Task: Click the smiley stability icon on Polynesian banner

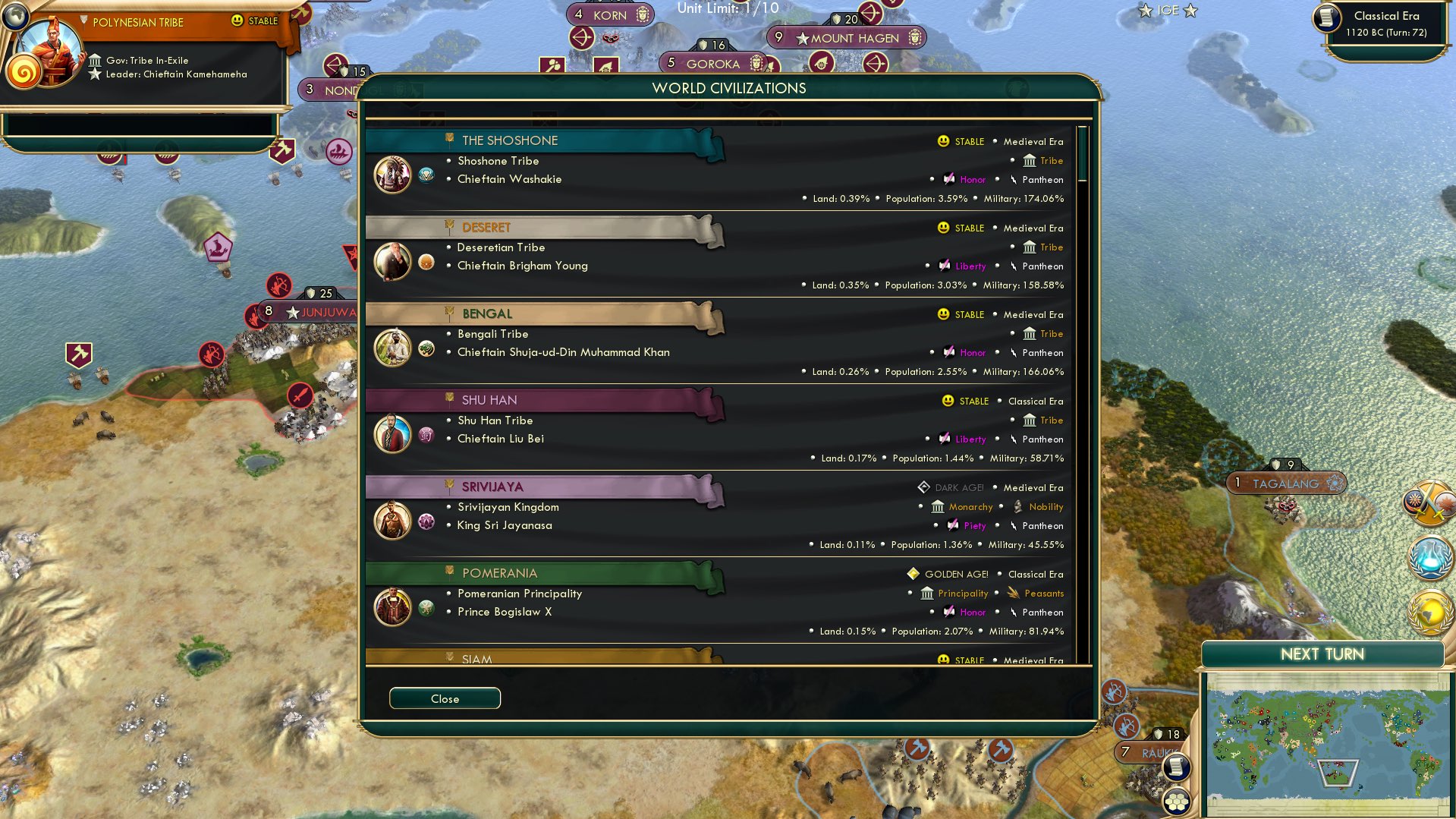Action: point(237,20)
